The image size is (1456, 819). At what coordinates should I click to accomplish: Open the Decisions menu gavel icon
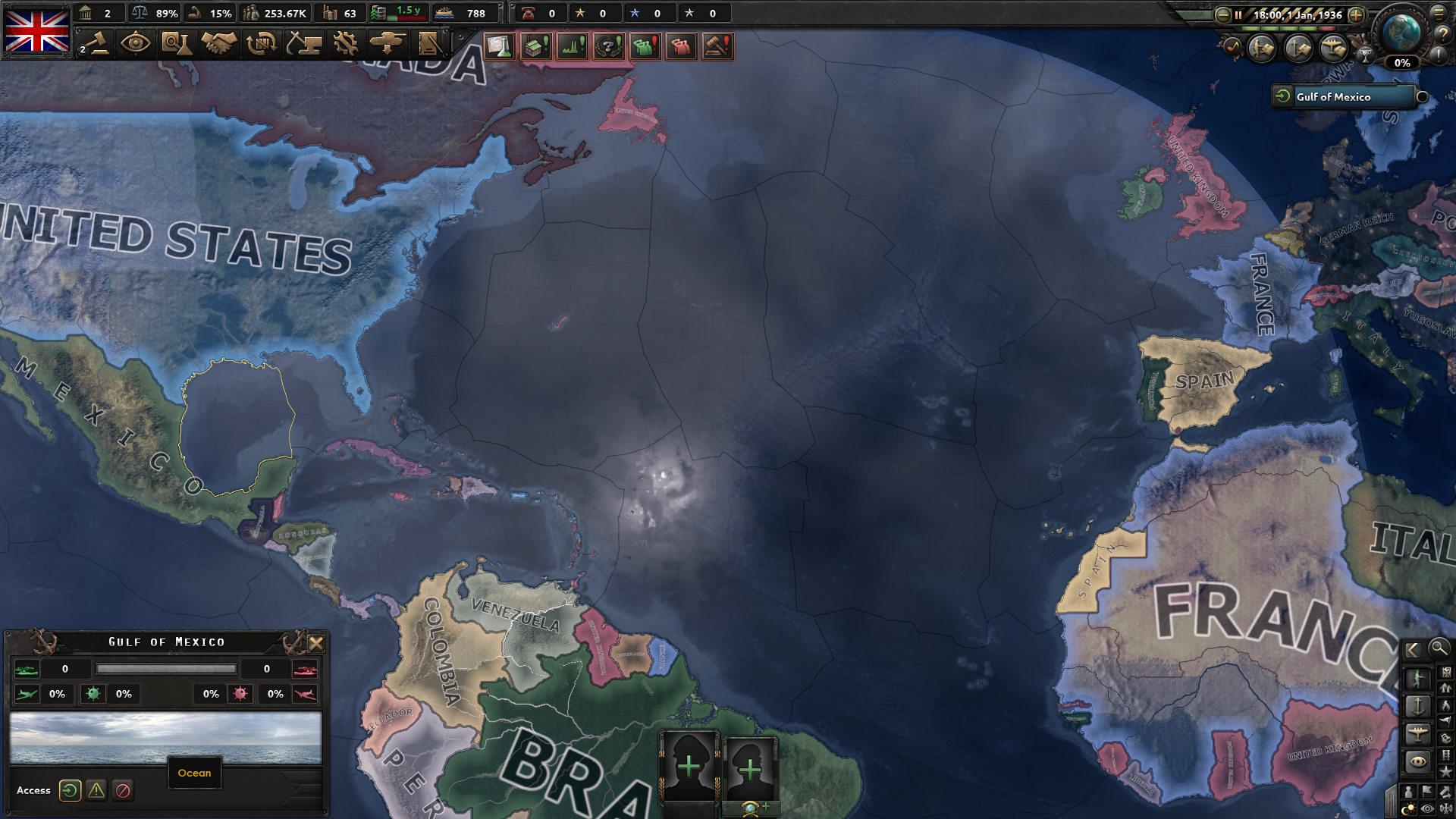coord(99,44)
